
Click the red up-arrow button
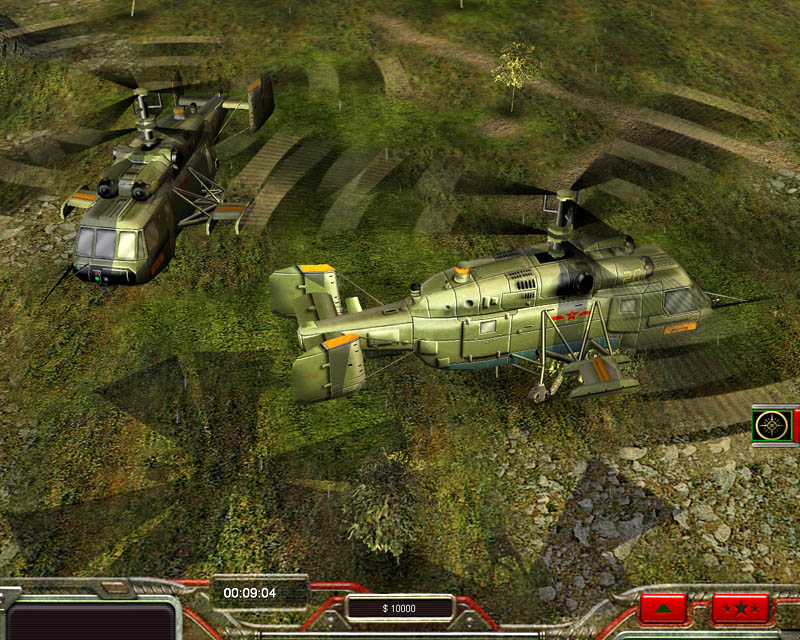(x=663, y=608)
